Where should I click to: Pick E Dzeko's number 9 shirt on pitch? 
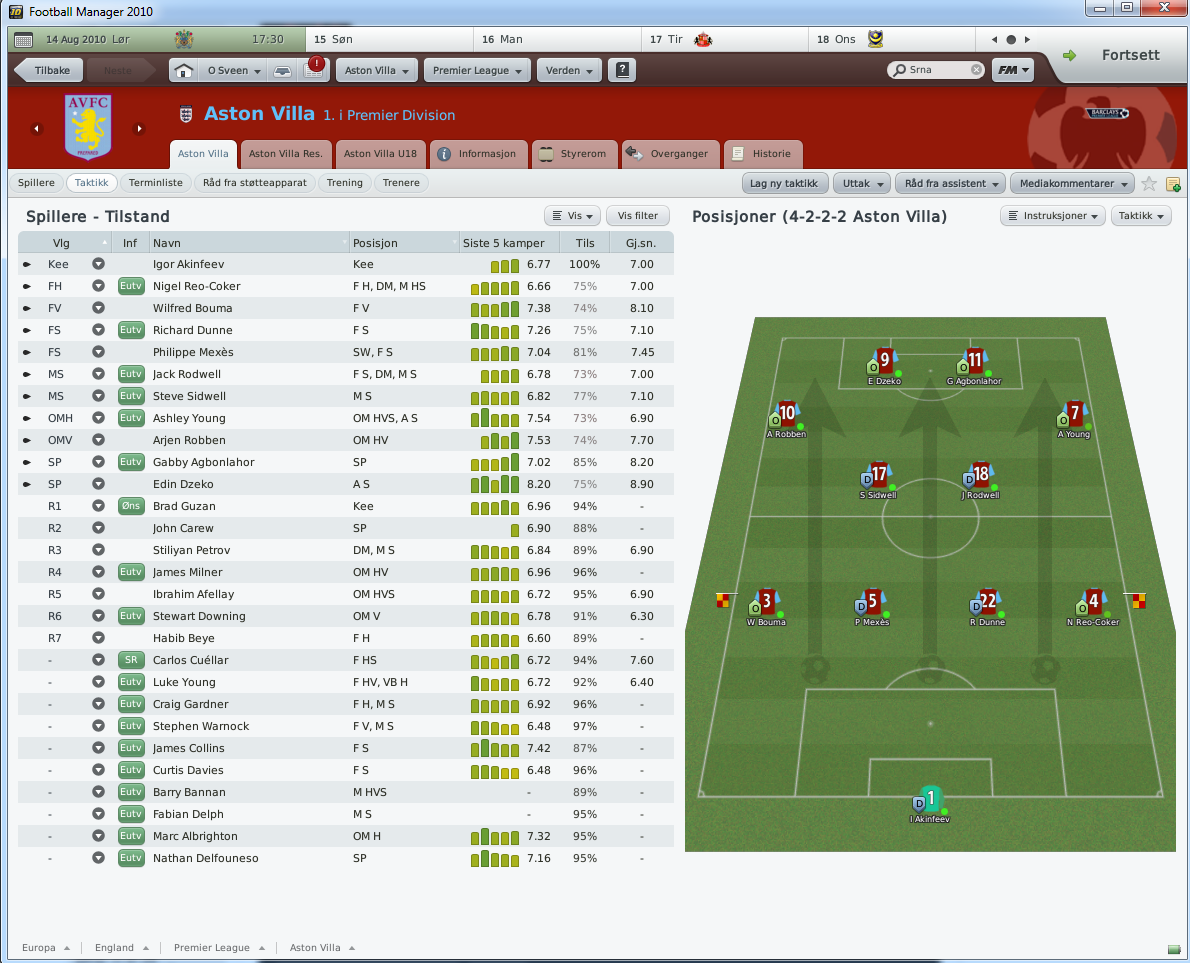(884, 360)
